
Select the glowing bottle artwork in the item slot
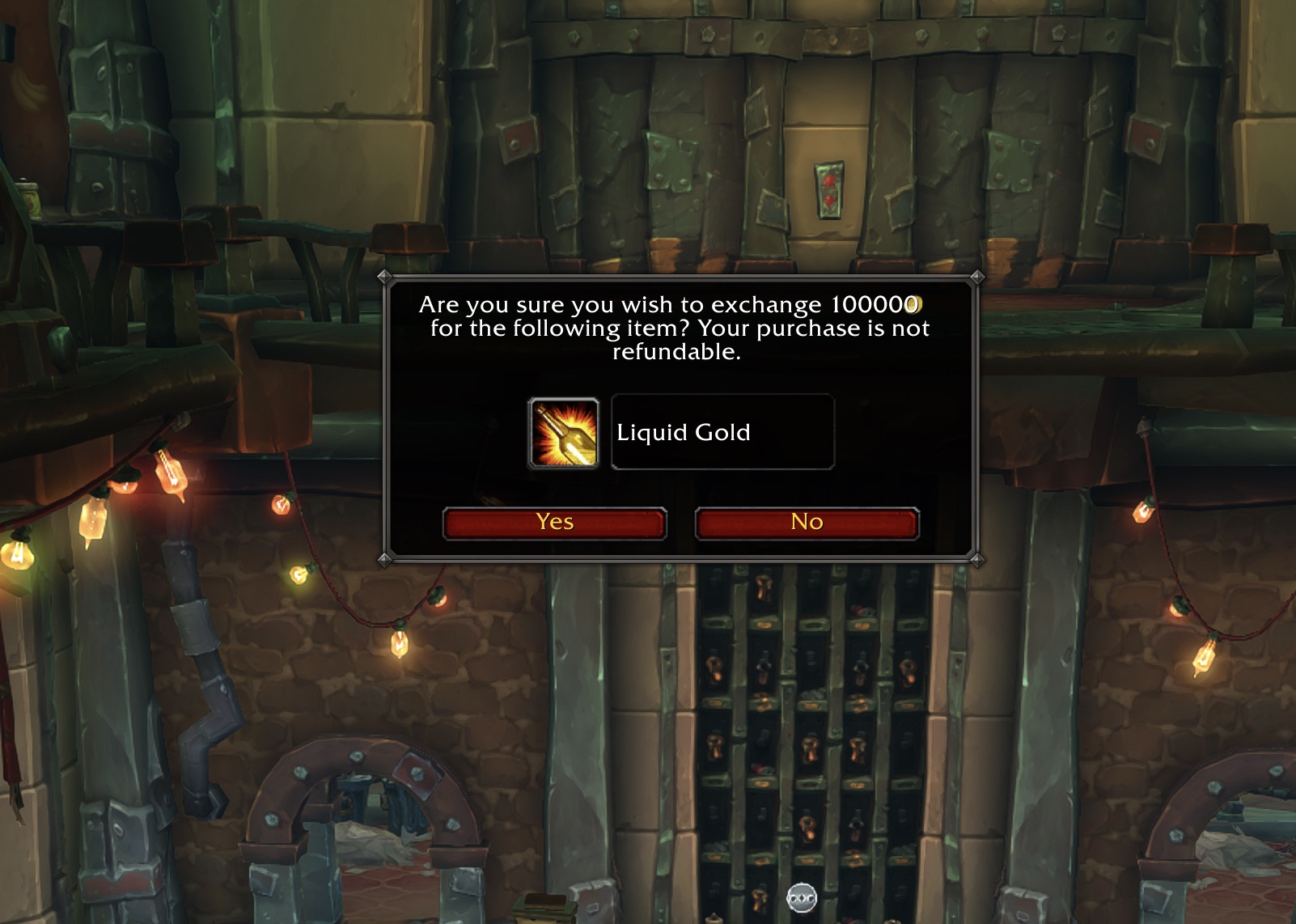(564, 433)
